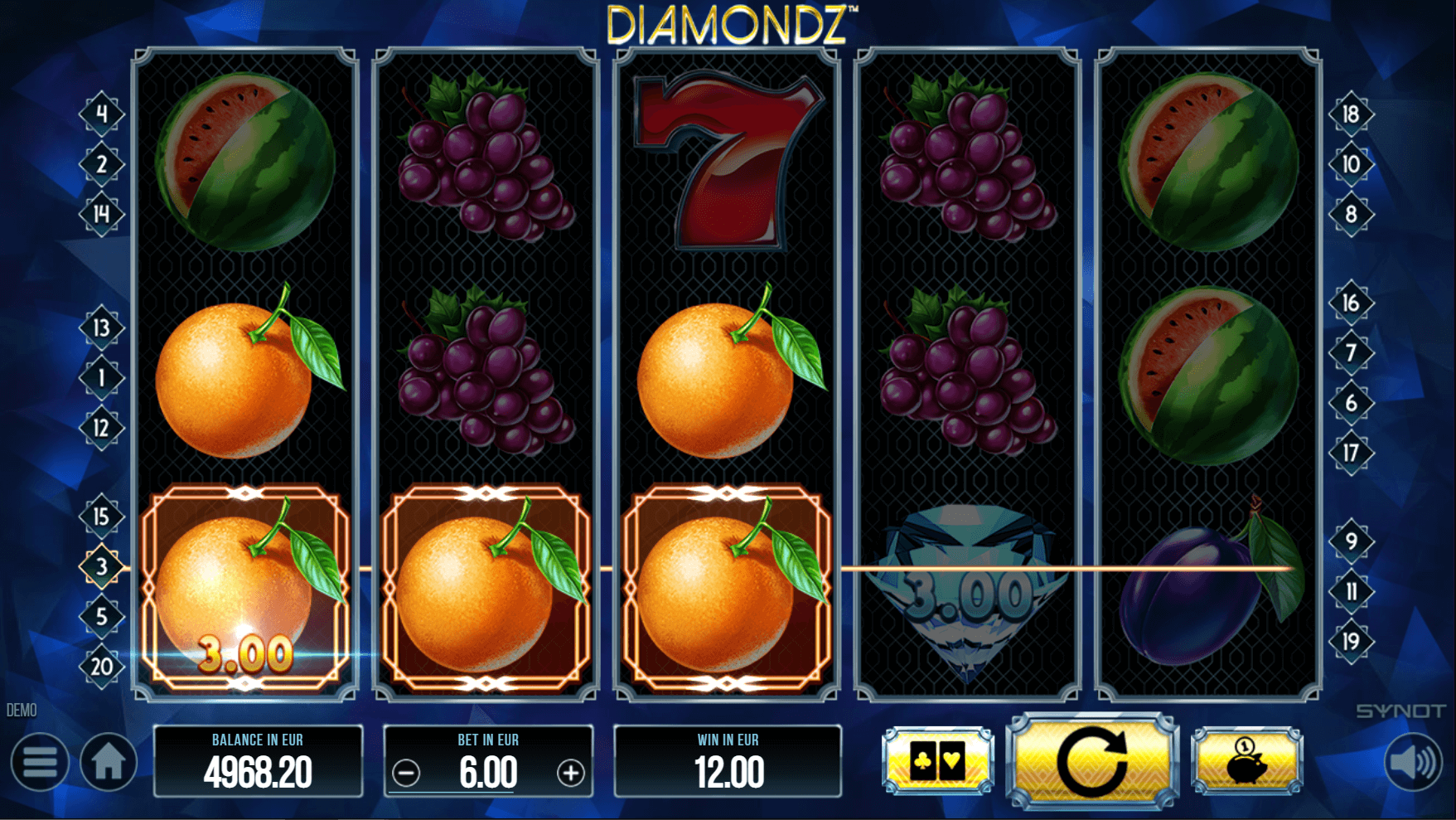Open the hamburger game menu
This screenshot has height=820, width=1456.
[x=38, y=760]
